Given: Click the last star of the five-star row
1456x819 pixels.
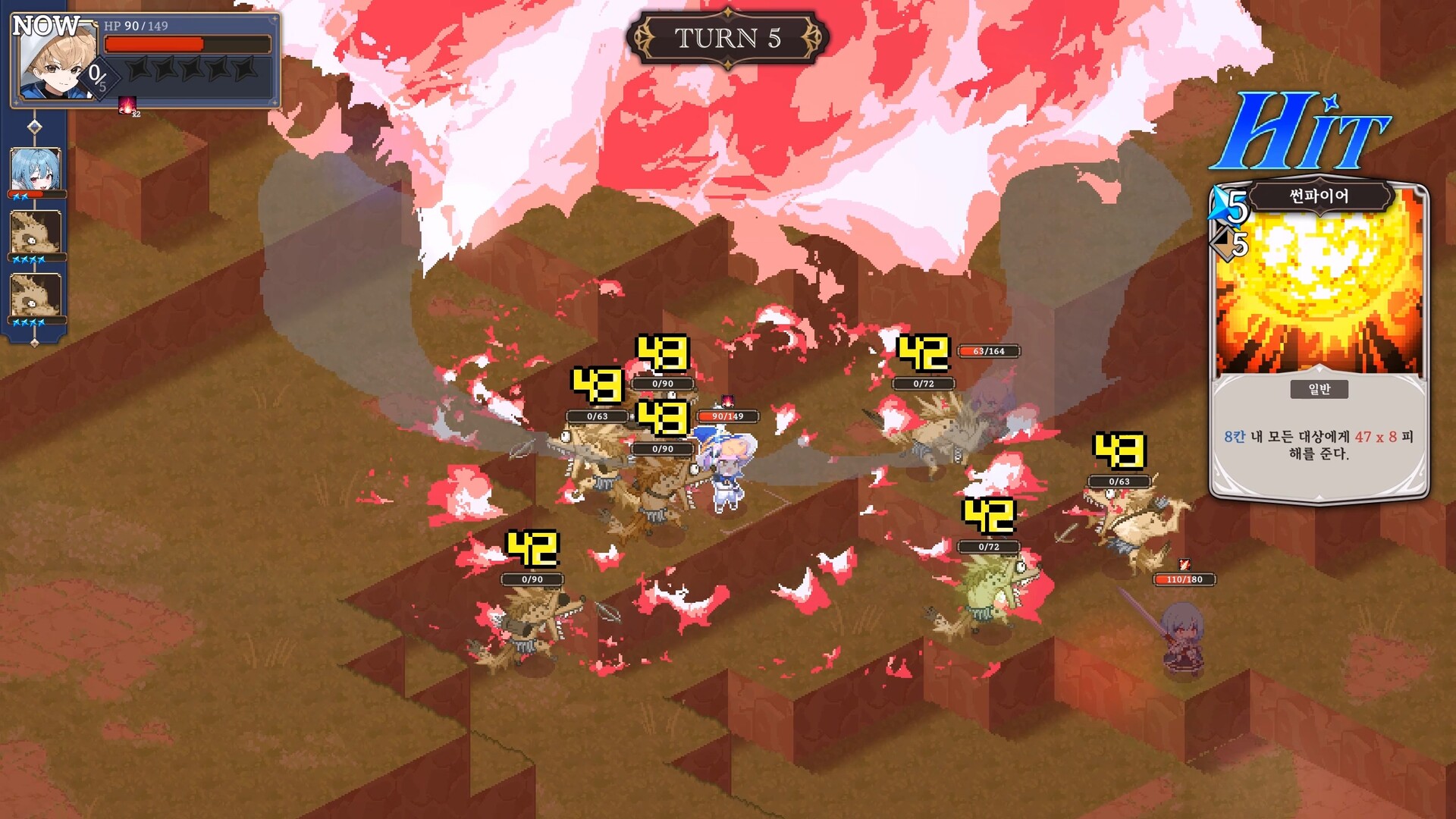Looking at the screenshot, I should coord(243,68).
